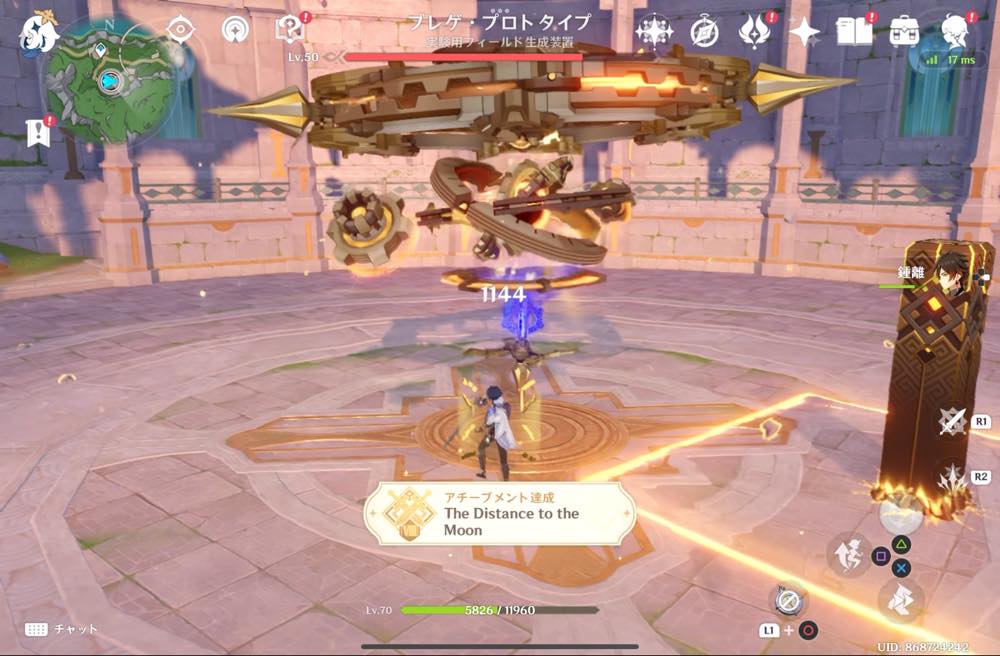Open the character profile silhouette icon
The width and height of the screenshot is (1000, 656).
click(957, 30)
